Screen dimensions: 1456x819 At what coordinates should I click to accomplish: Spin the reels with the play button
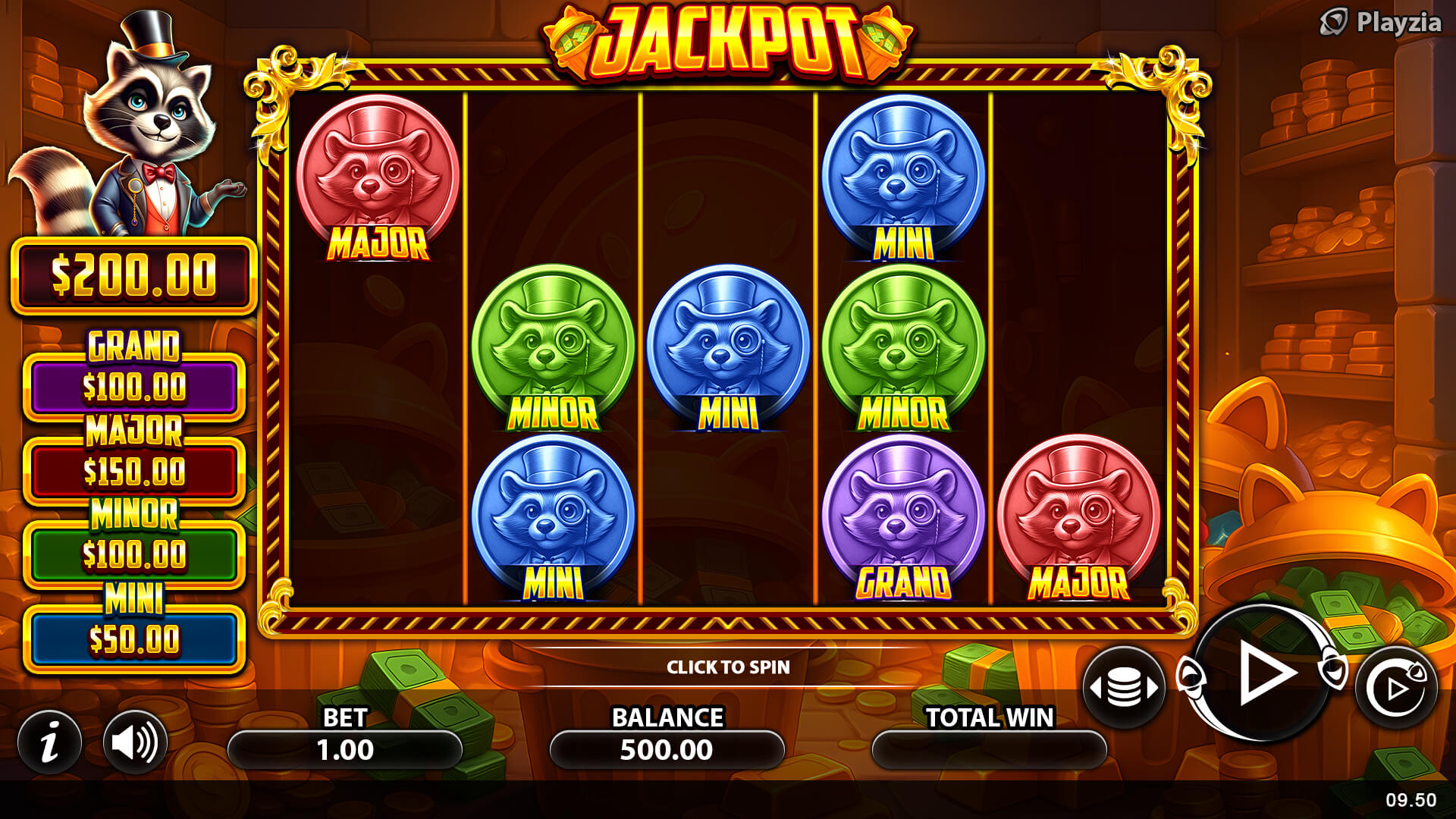1262,673
